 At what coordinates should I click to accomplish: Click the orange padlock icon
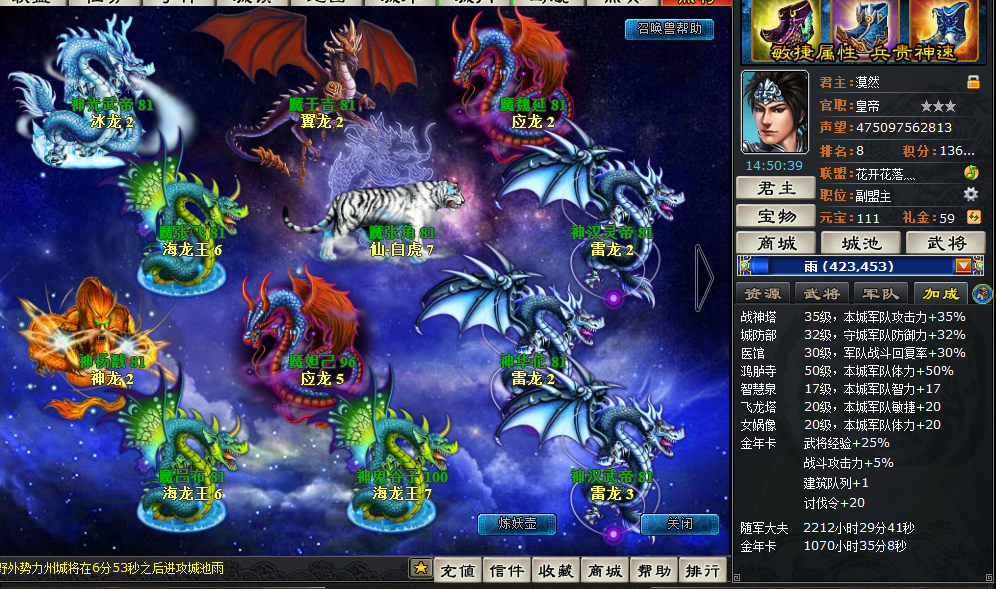click(x=973, y=82)
